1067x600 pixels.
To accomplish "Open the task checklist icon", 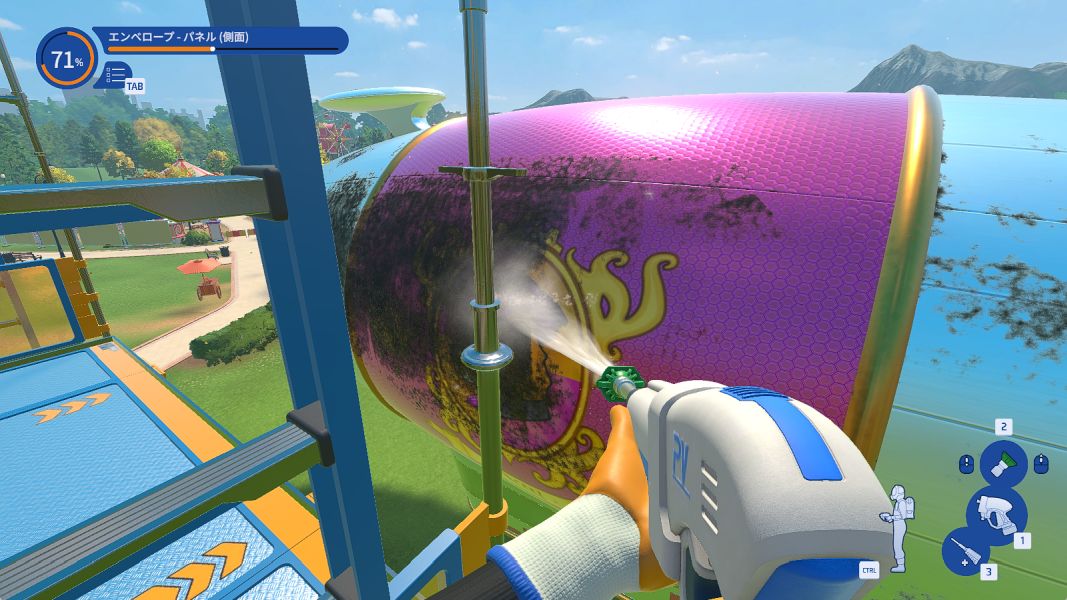I will pyautogui.click(x=116, y=74).
